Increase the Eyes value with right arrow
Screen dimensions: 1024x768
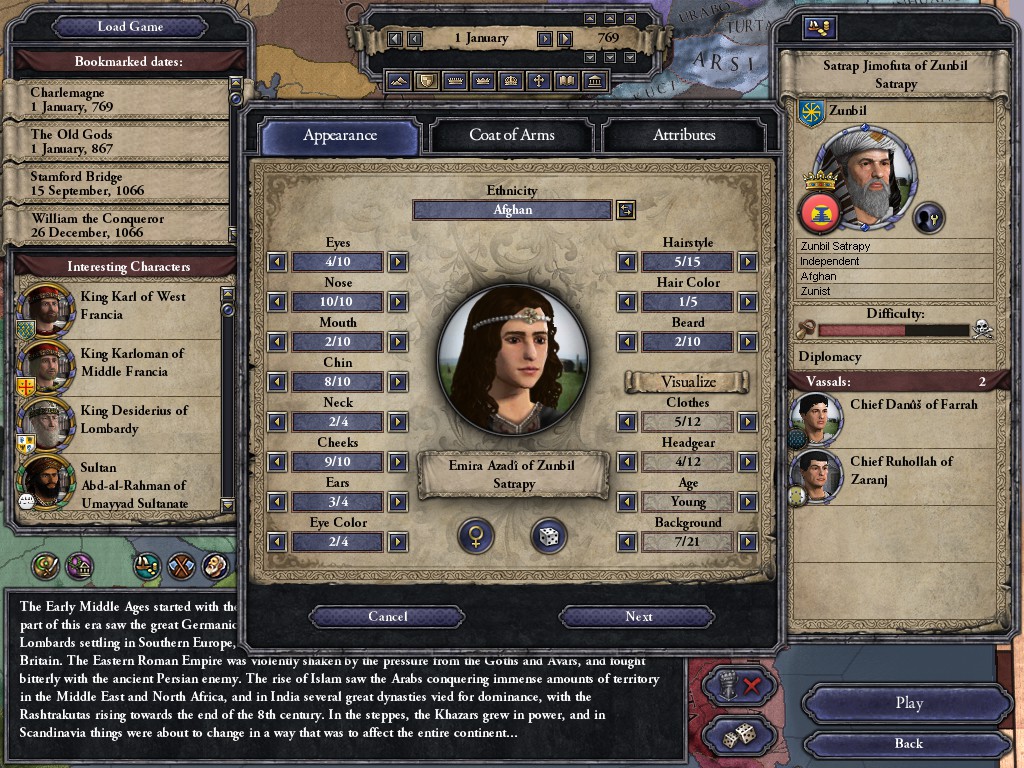pyautogui.click(x=398, y=262)
